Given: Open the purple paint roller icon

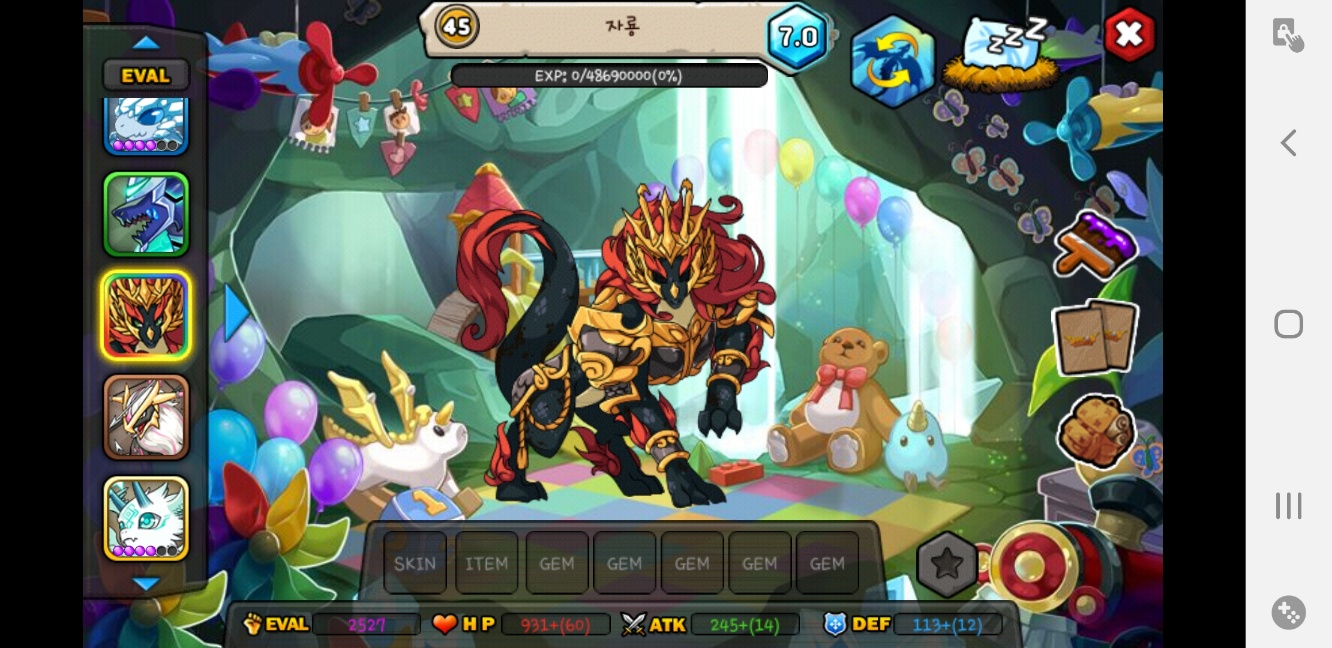Looking at the screenshot, I should click(x=1095, y=245).
